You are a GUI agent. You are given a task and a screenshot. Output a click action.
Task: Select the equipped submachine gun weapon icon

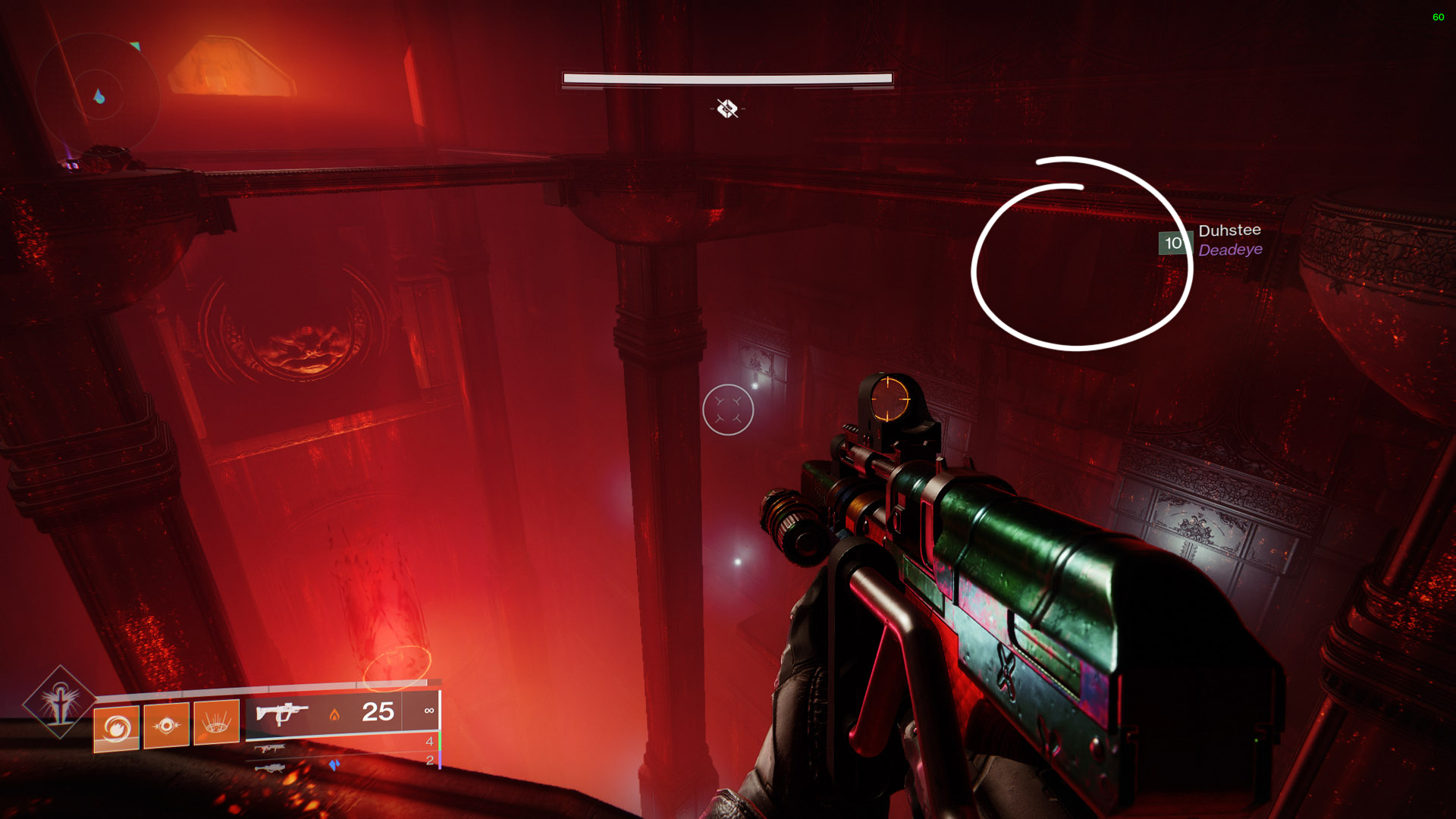[x=281, y=714]
